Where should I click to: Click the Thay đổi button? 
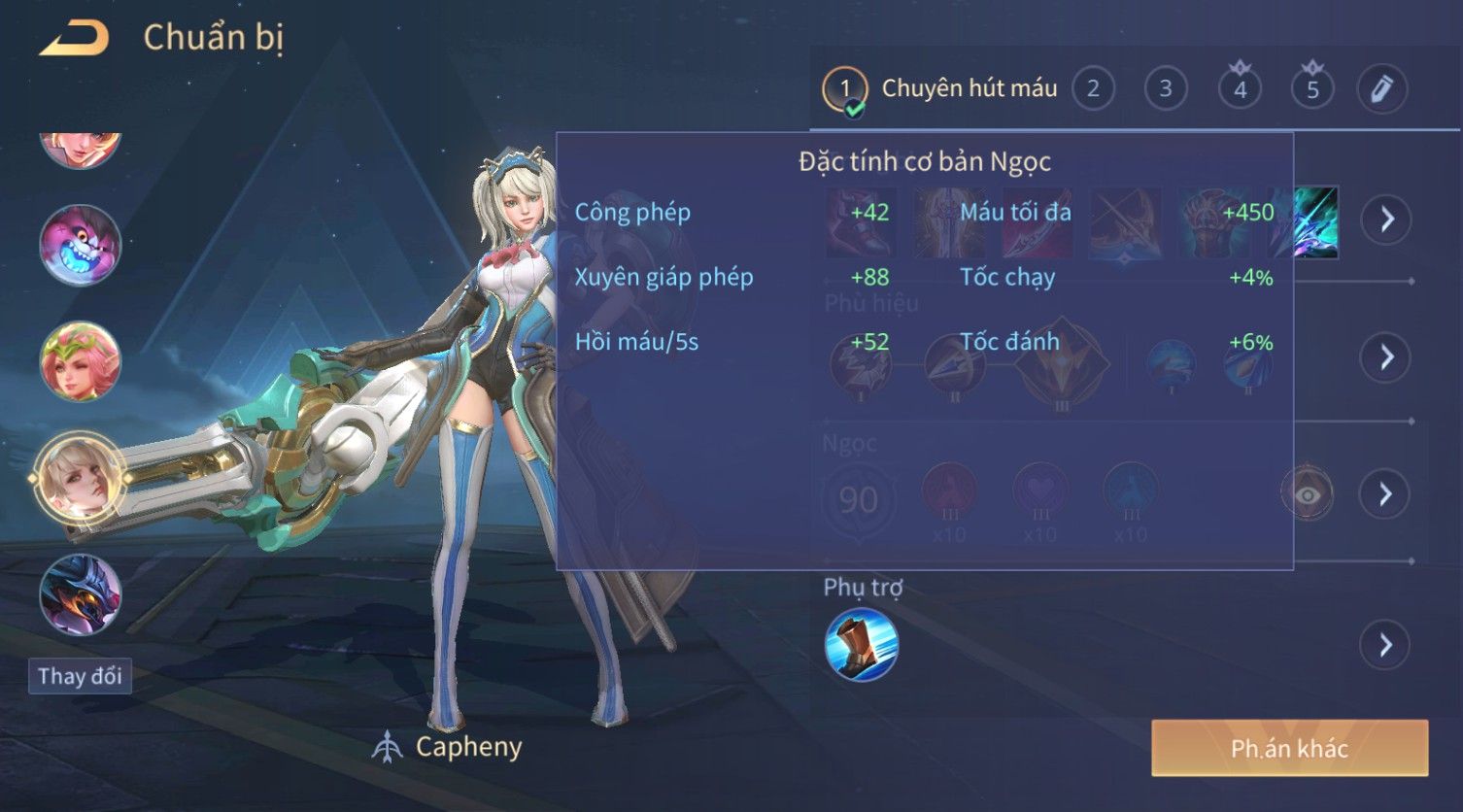coord(81,676)
